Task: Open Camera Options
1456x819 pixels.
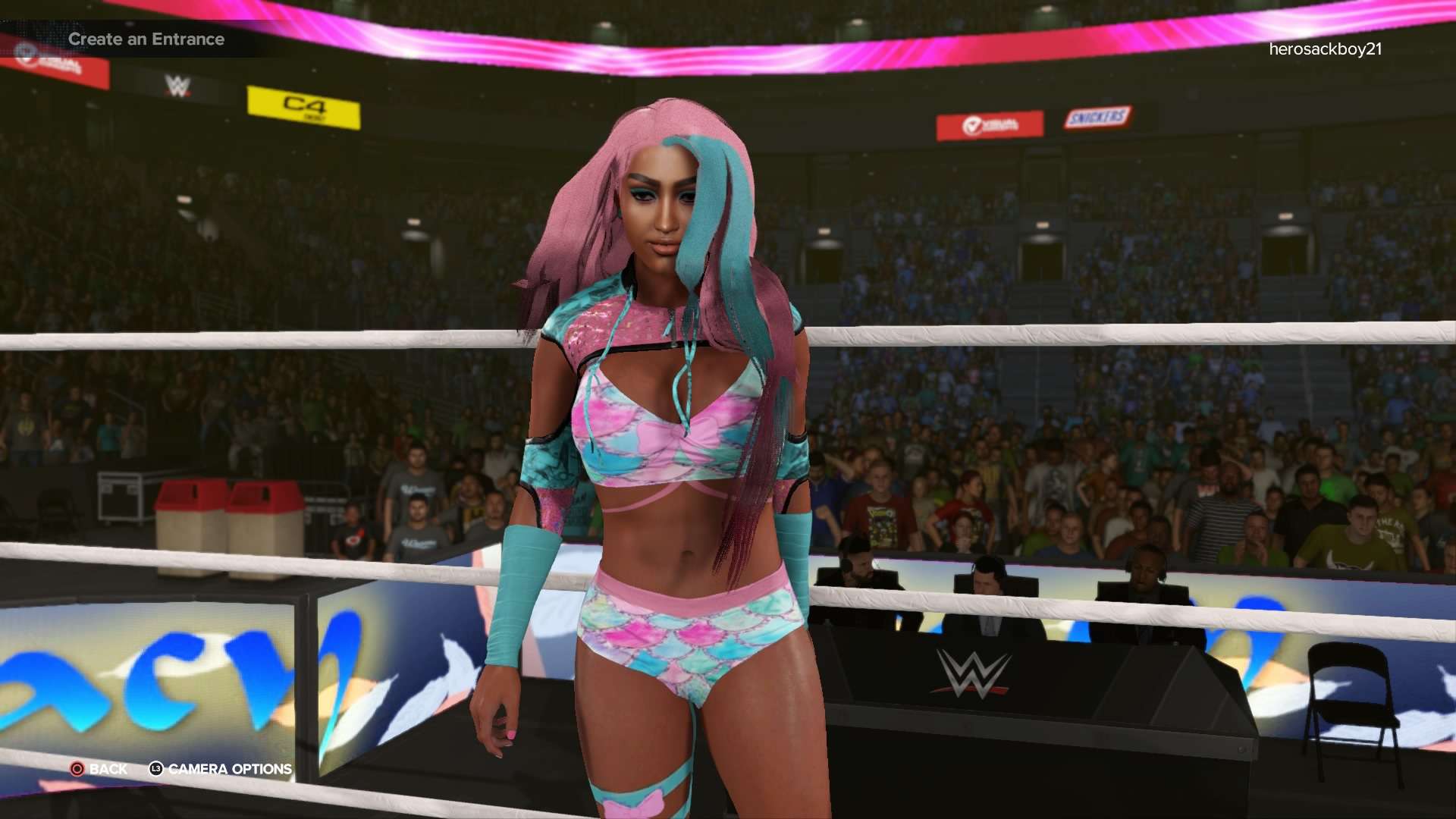Action: click(221, 769)
